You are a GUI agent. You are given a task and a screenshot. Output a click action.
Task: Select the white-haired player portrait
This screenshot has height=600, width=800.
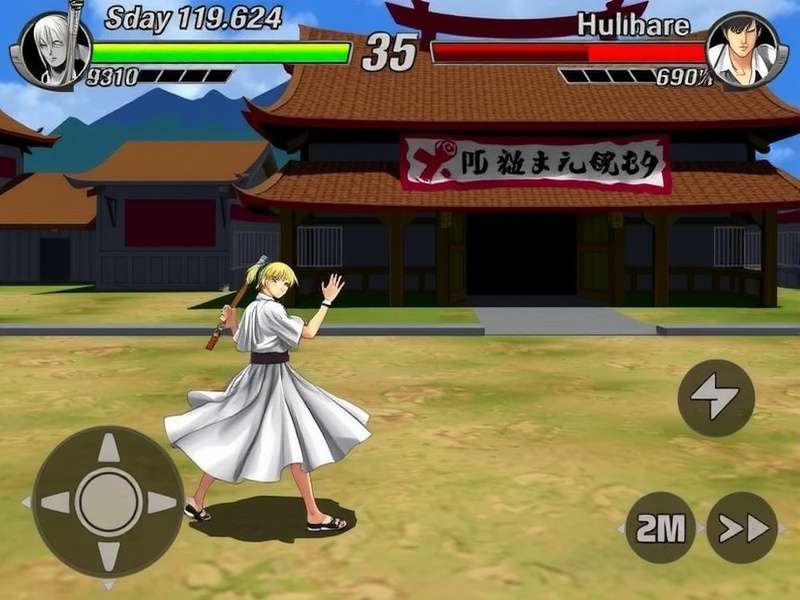pyautogui.click(x=51, y=49)
